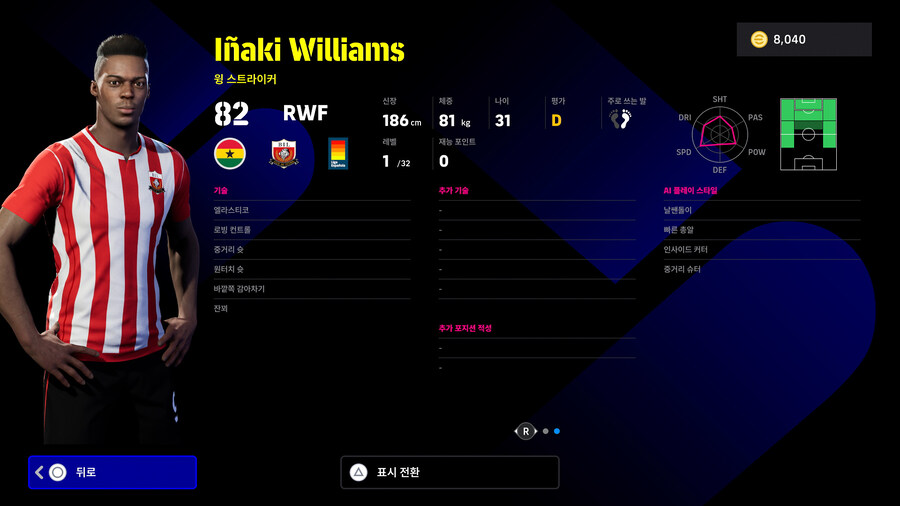
Task: Click the red club crest badge
Action: click(284, 153)
